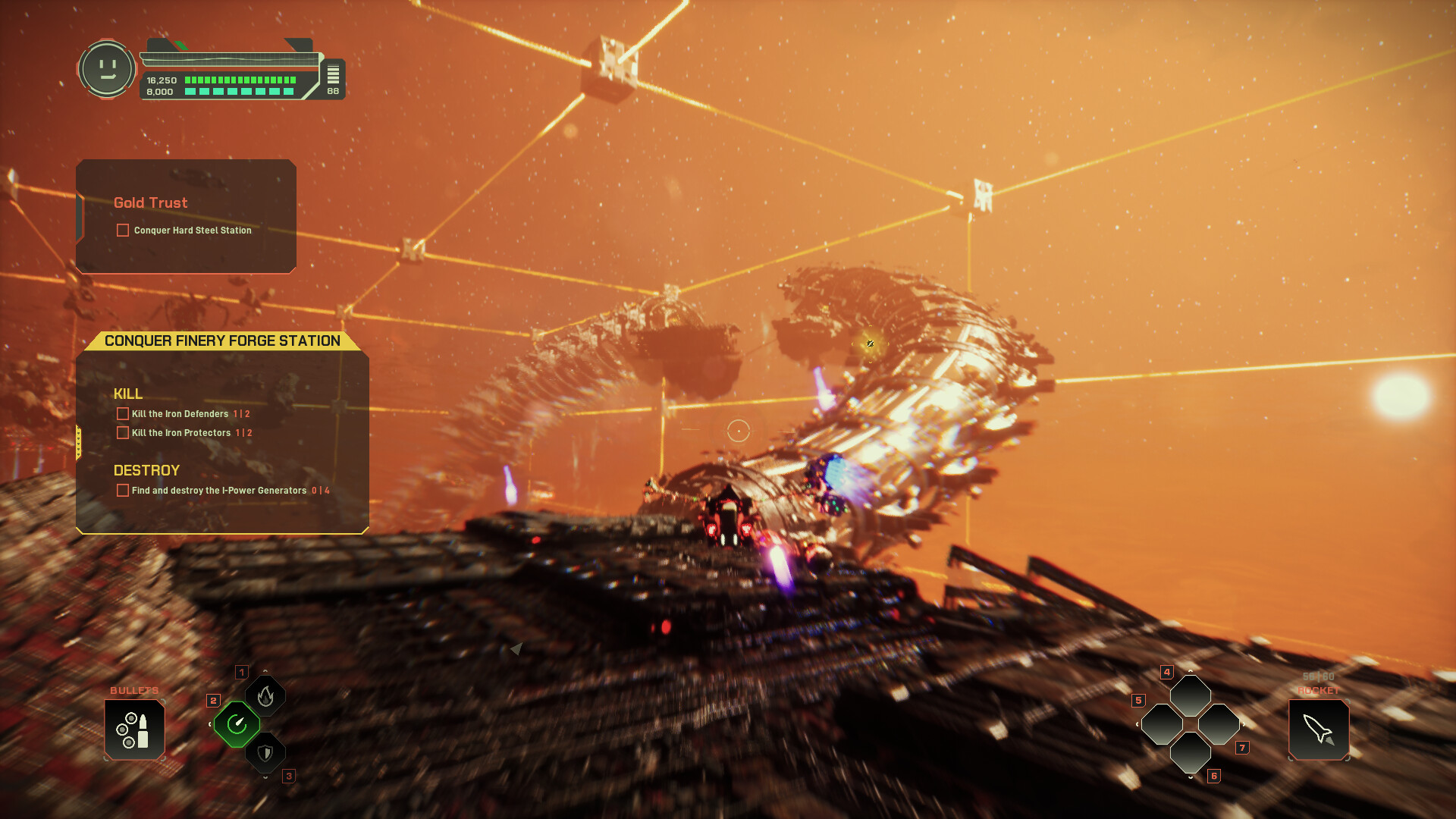The image size is (1456, 819).
Task: Click the green hull health bar showing 16,250
Action: click(239, 78)
